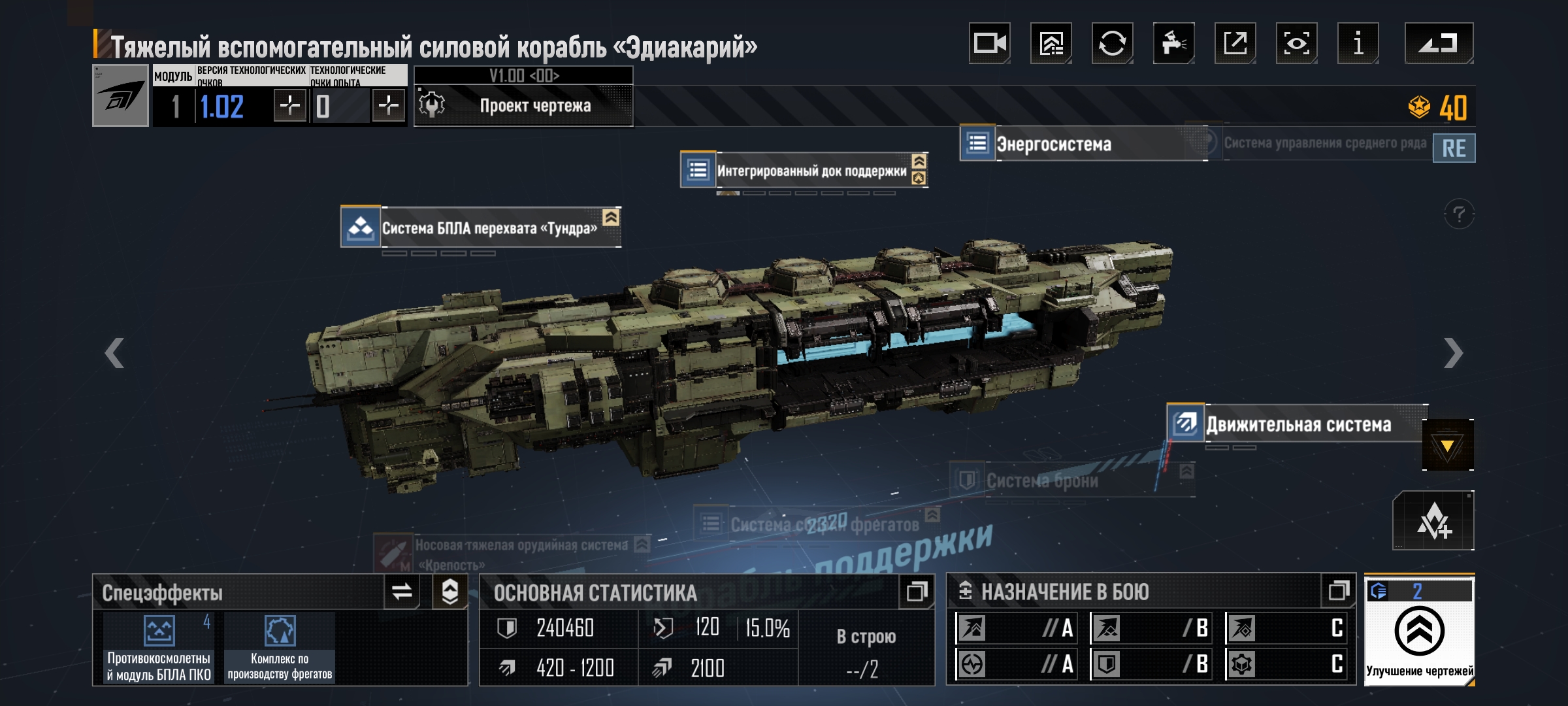Open the ship info button
1568x706 pixels.
point(1358,43)
